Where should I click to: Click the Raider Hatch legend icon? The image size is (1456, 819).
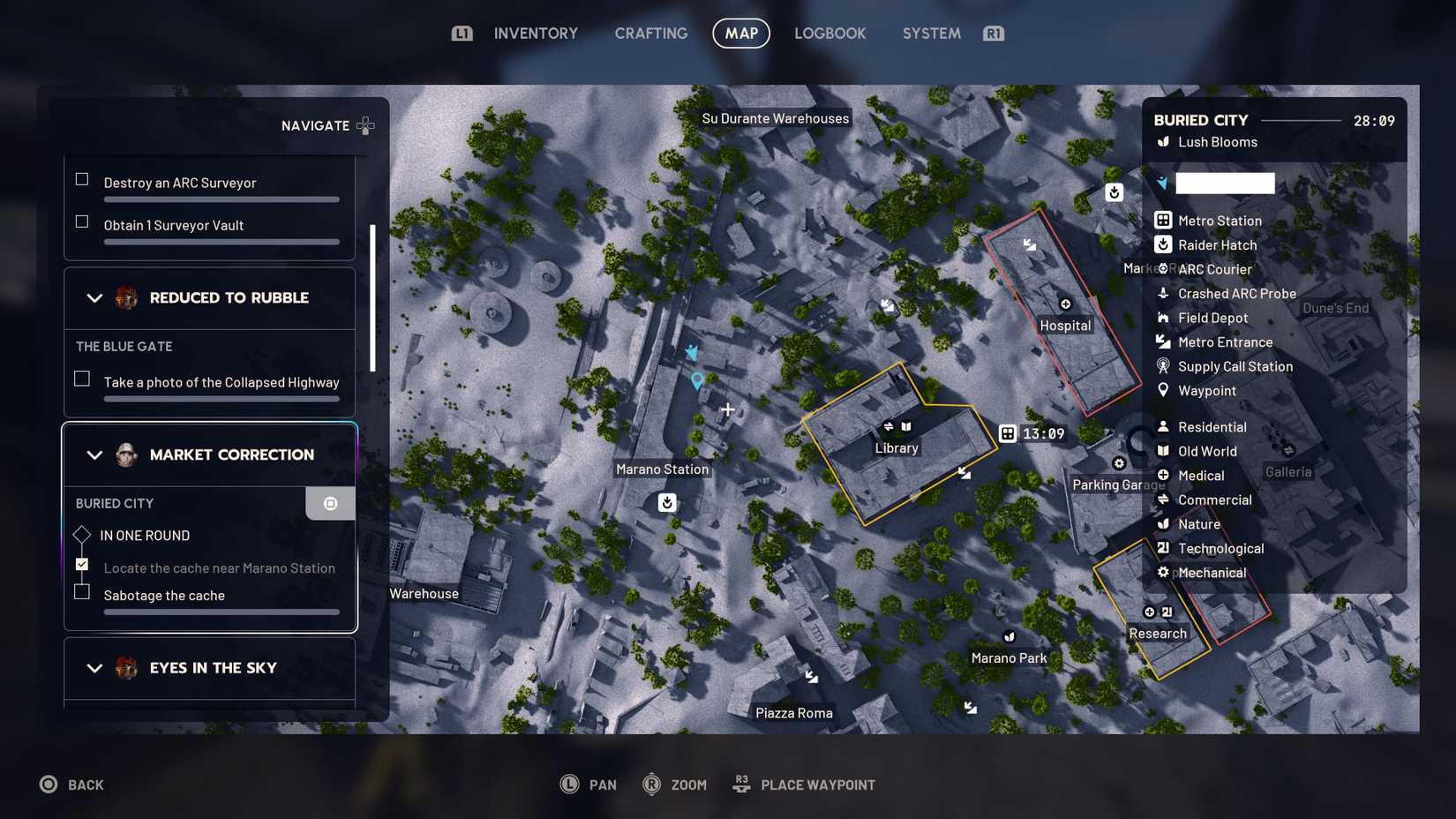(1164, 244)
